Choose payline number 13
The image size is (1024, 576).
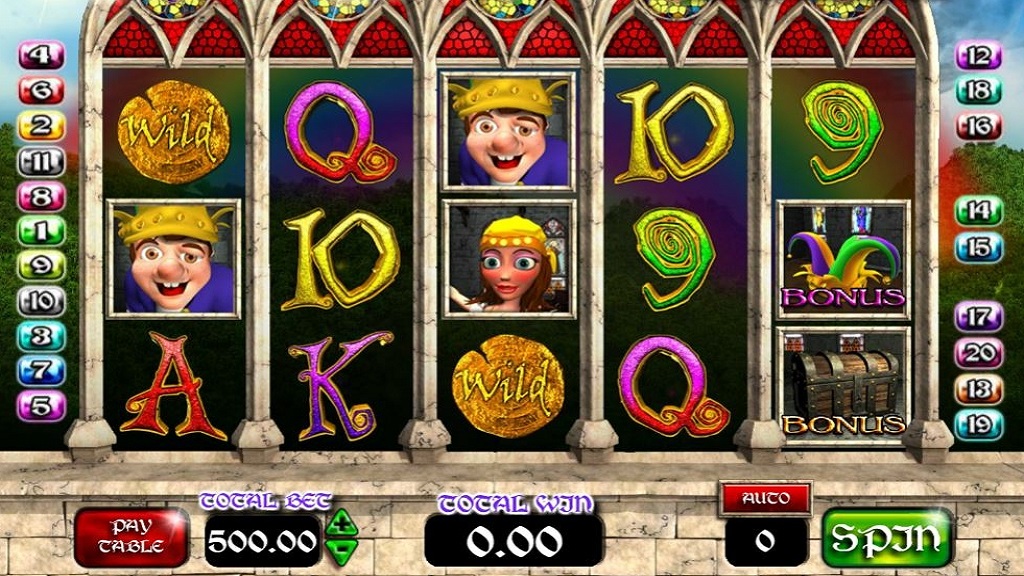pos(978,389)
